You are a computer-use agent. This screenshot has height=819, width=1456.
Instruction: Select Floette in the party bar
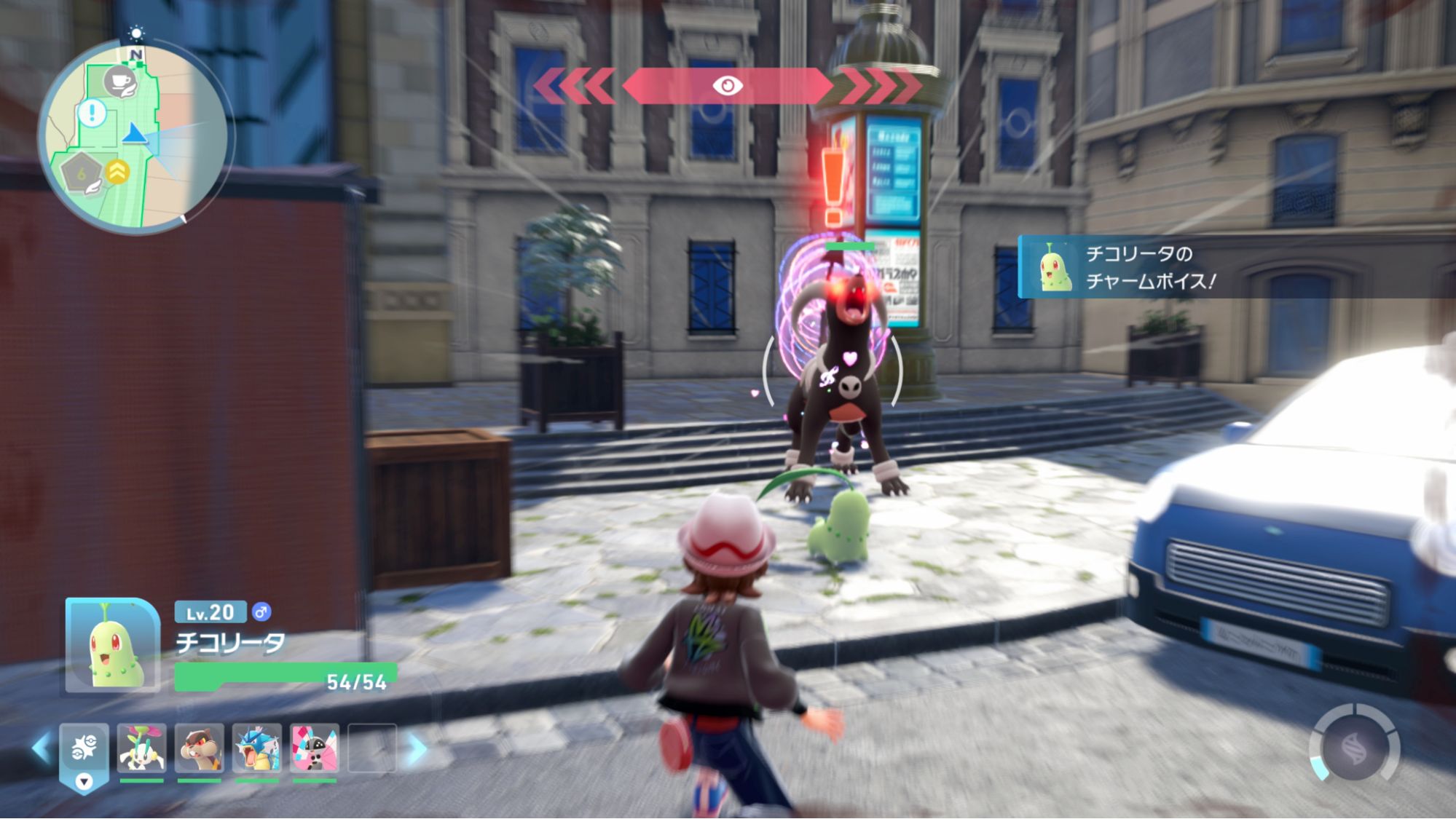(x=141, y=748)
